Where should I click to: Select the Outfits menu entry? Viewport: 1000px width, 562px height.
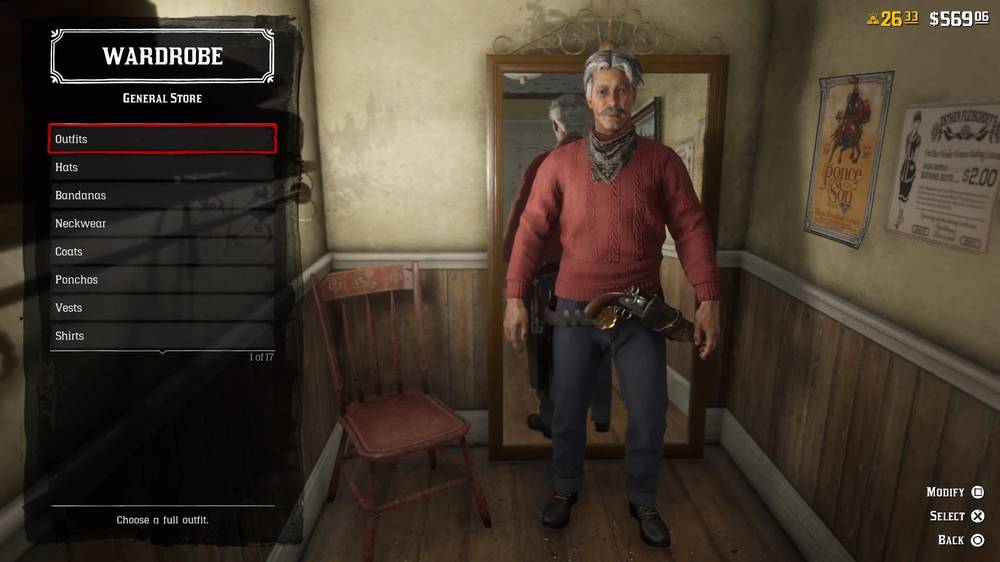pyautogui.click(x=162, y=139)
